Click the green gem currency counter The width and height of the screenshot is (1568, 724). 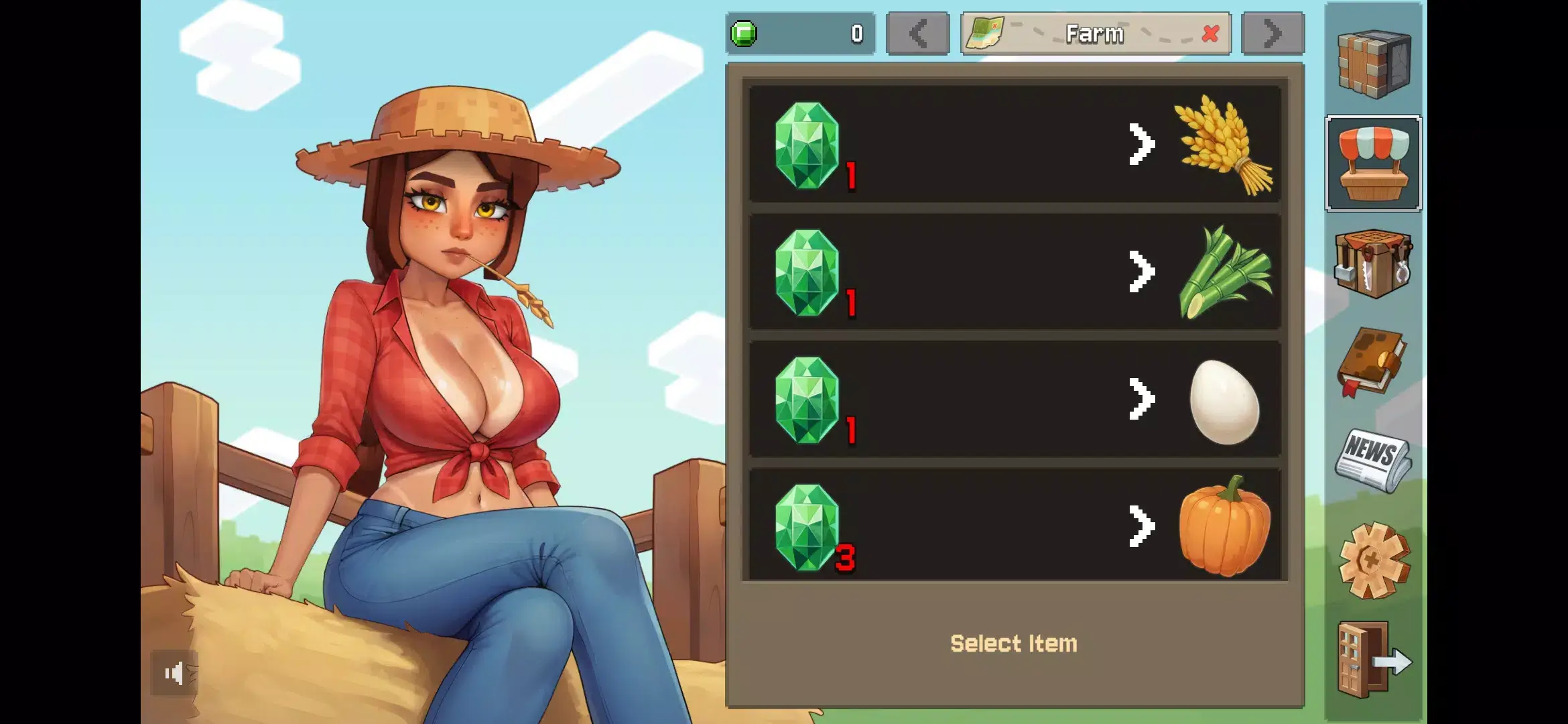point(800,34)
